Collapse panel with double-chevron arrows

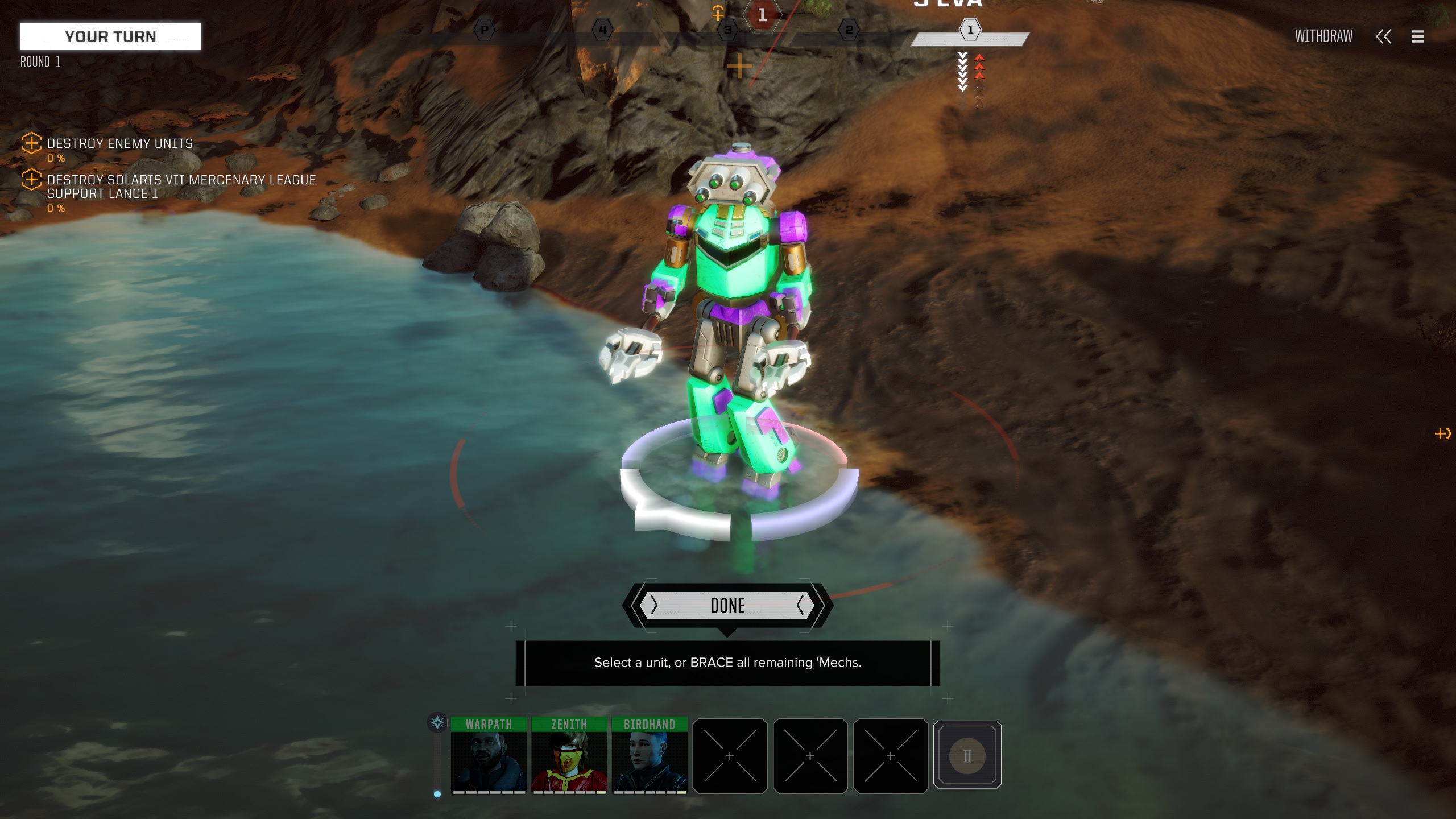pyautogui.click(x=1383, y=37)
